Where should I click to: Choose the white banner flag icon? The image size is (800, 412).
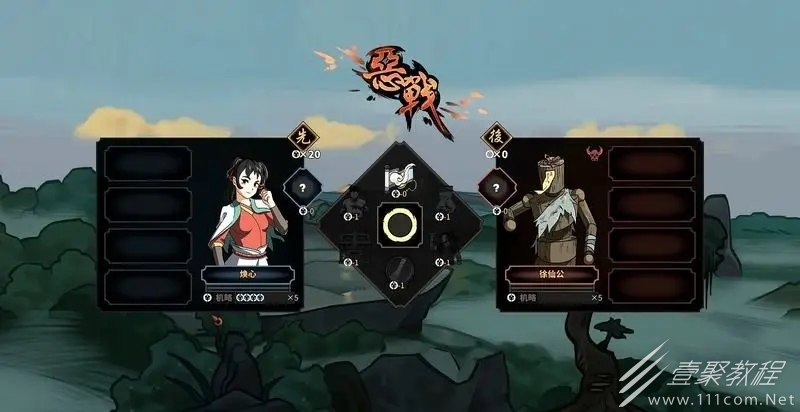(400, 177)
